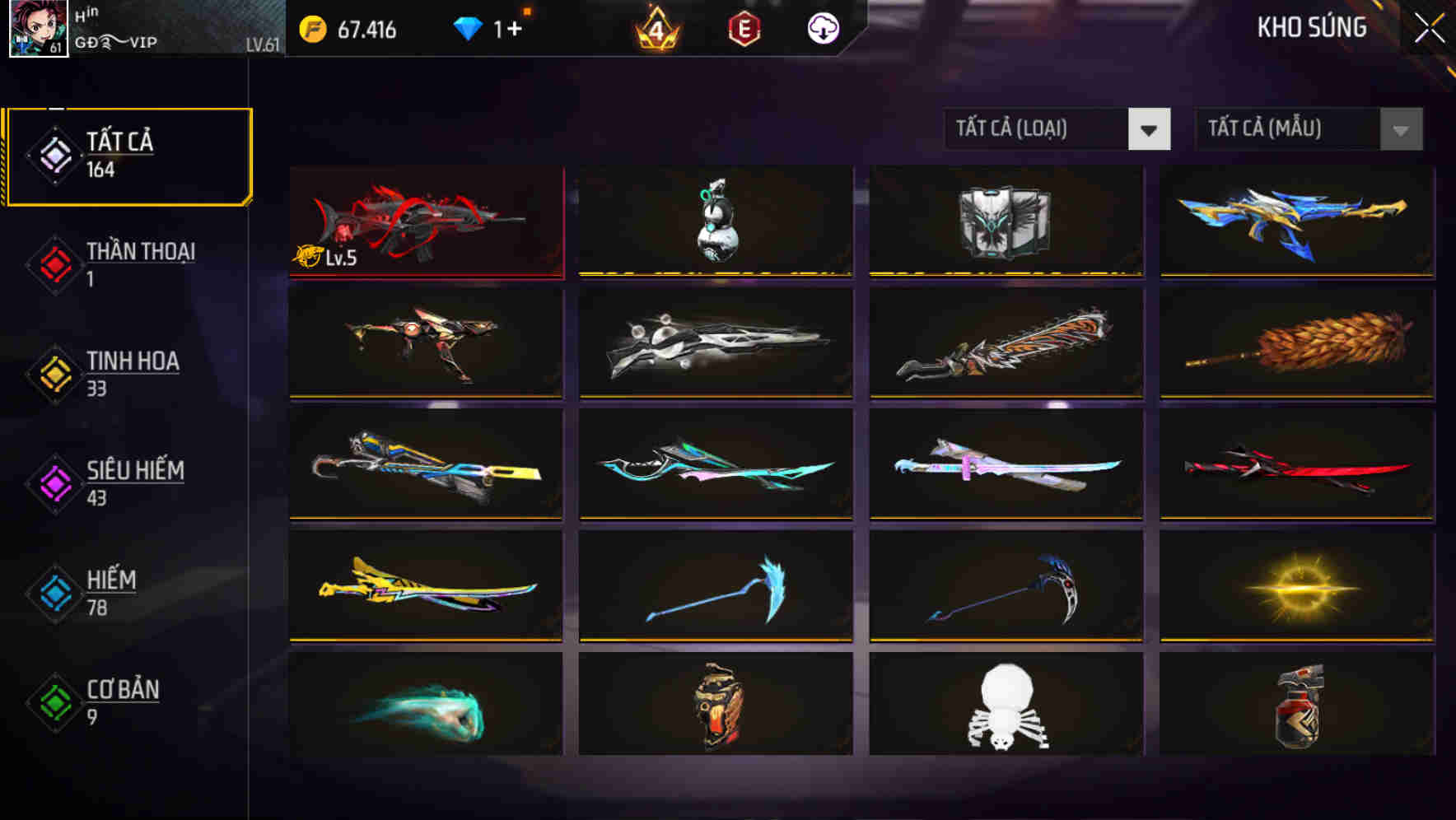This screenshot has height=820, width=1456.
Task: Open the TẤT CẢ (LOẠI) filter dropdown
Action: [1057, 129]
